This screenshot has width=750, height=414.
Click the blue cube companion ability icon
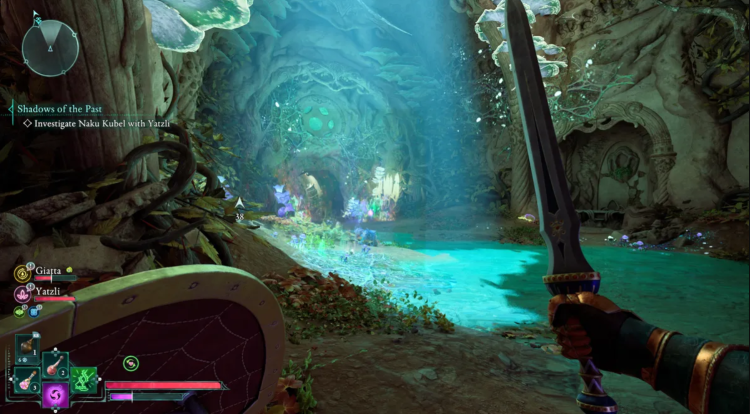34,311
